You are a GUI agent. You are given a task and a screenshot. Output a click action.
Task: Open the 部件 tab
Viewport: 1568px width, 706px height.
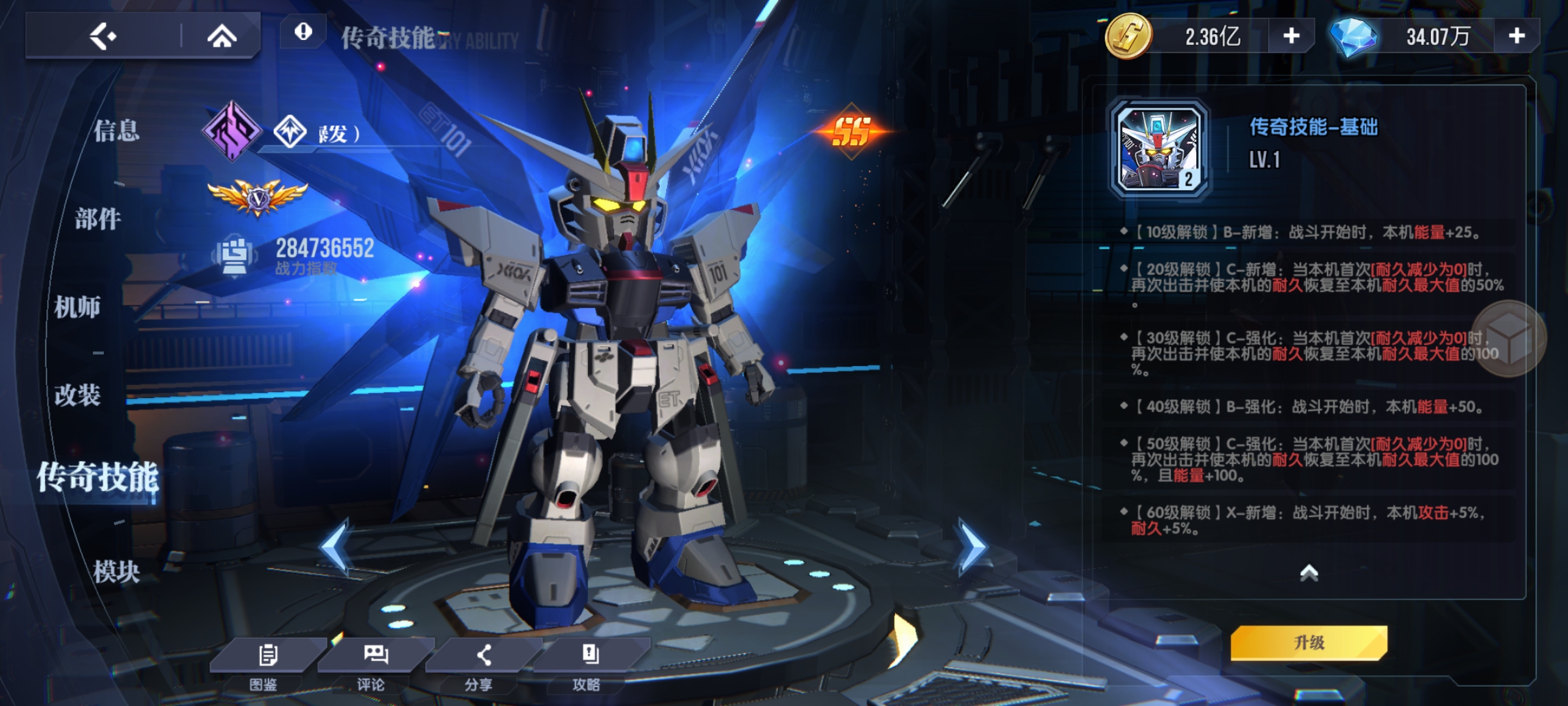[98, 219]
